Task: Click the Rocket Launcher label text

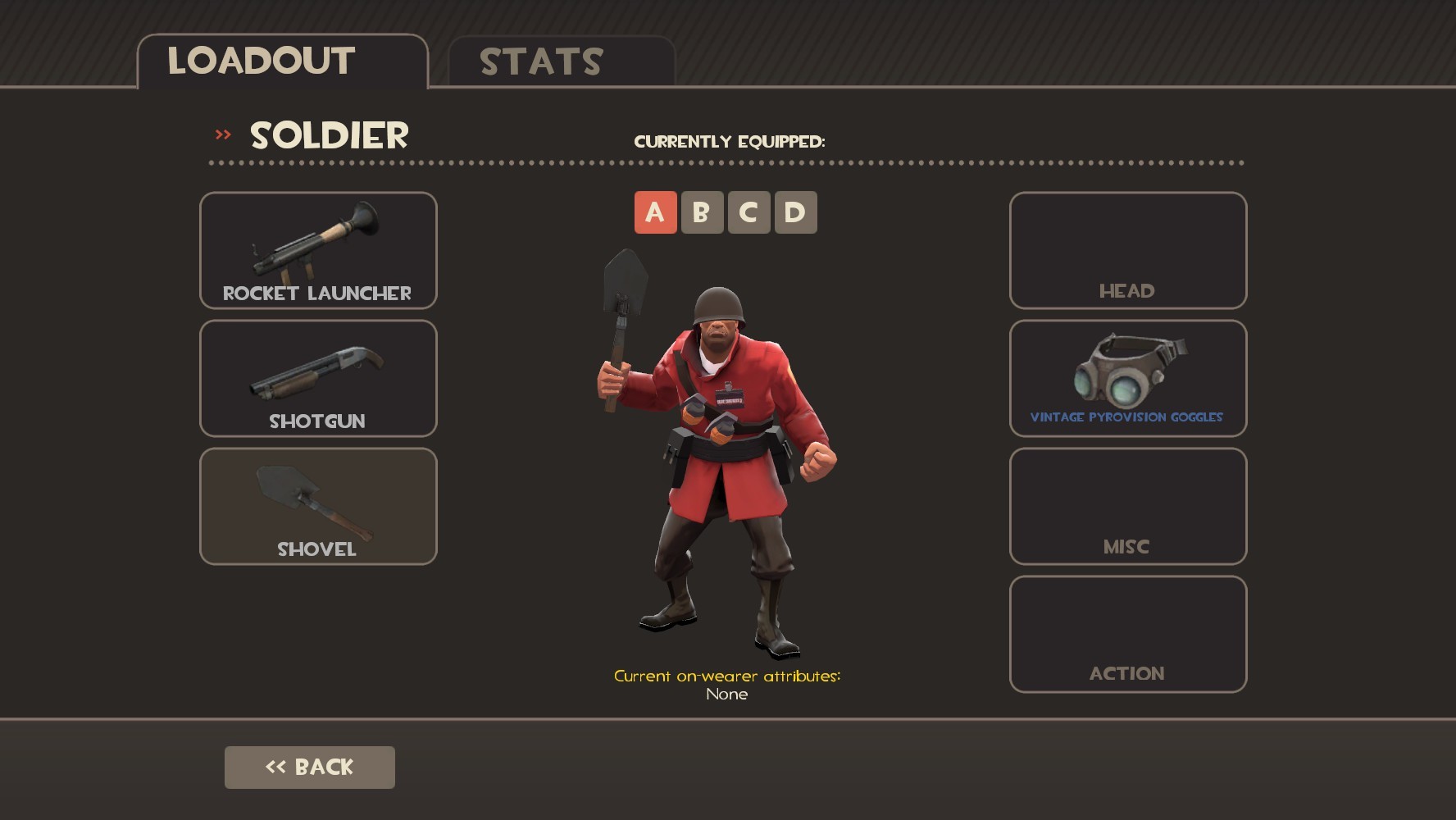Action: (317, 292)
